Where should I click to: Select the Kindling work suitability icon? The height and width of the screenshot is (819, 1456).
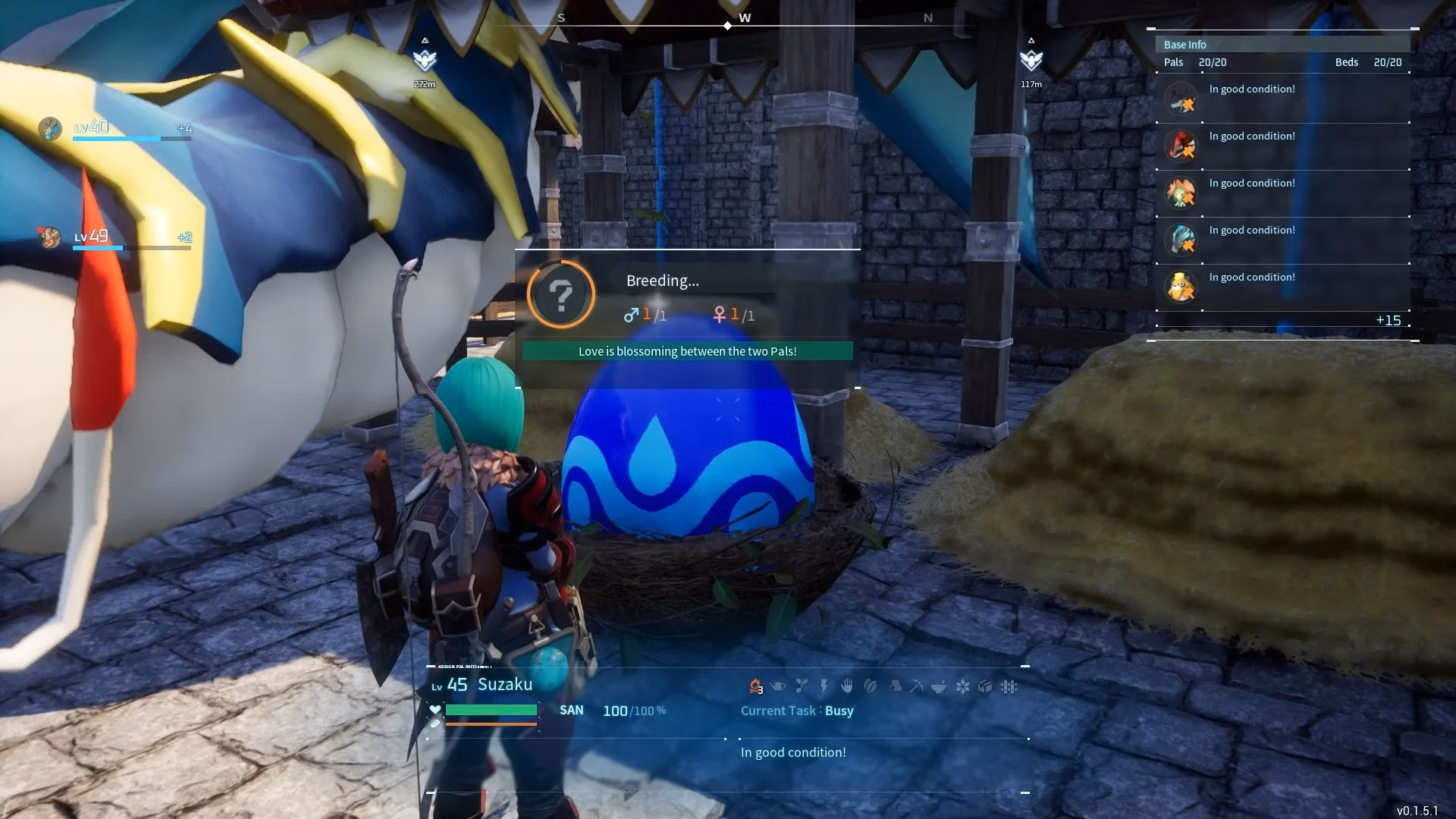tap(755, 686)
